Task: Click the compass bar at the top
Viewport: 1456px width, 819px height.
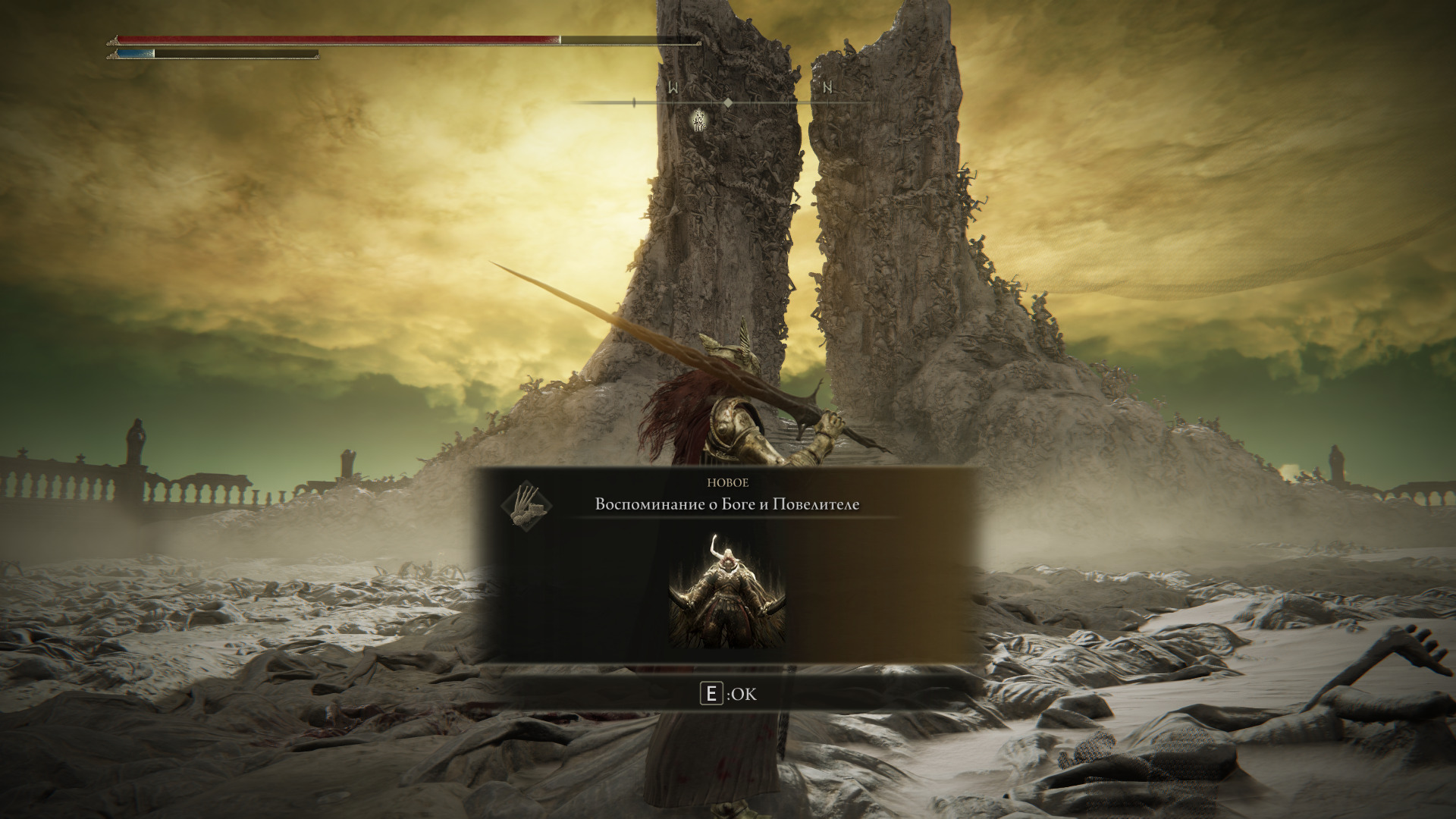Action: click(x=728, y=102)
